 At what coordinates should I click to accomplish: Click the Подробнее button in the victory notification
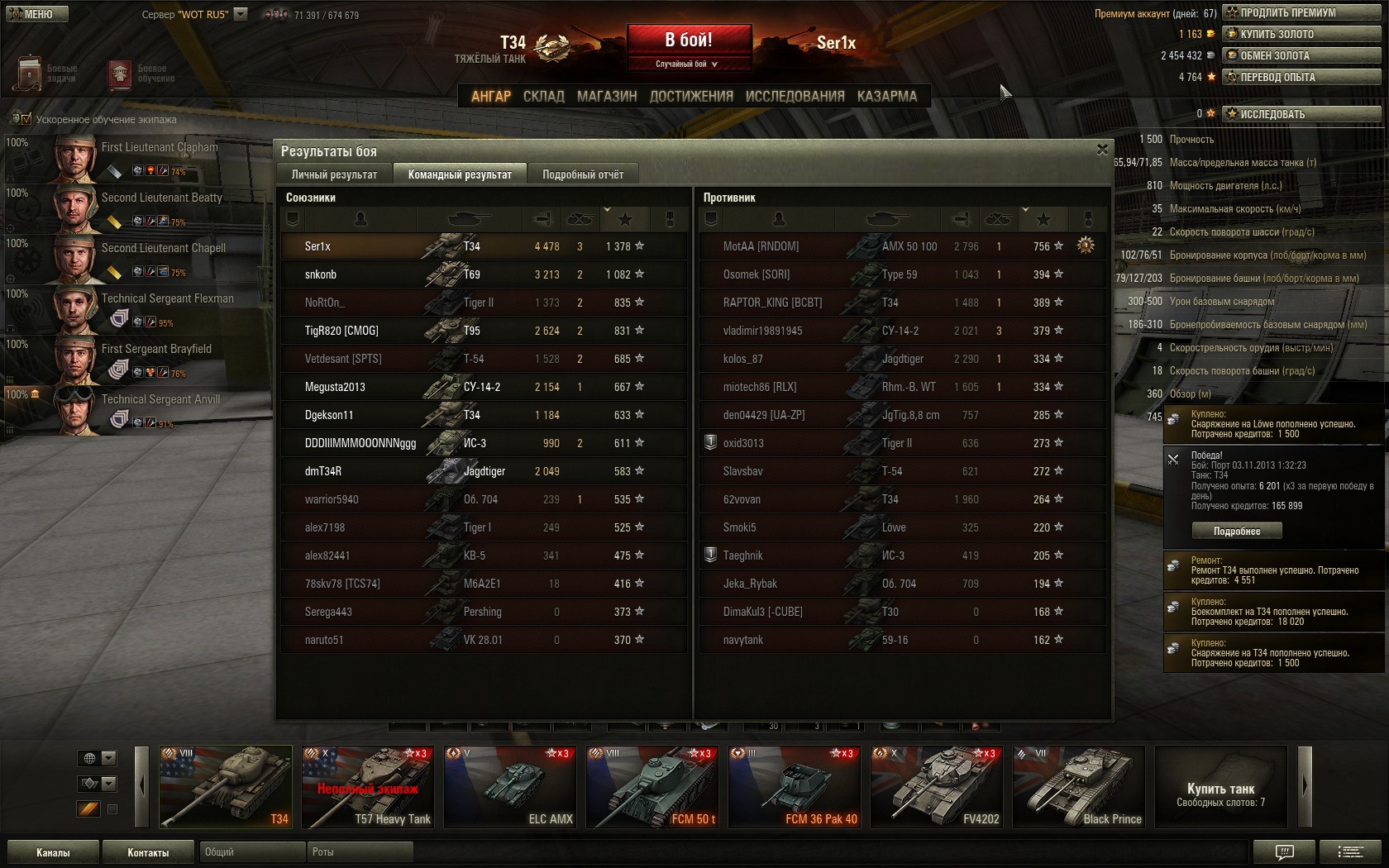coord(1237,532)
